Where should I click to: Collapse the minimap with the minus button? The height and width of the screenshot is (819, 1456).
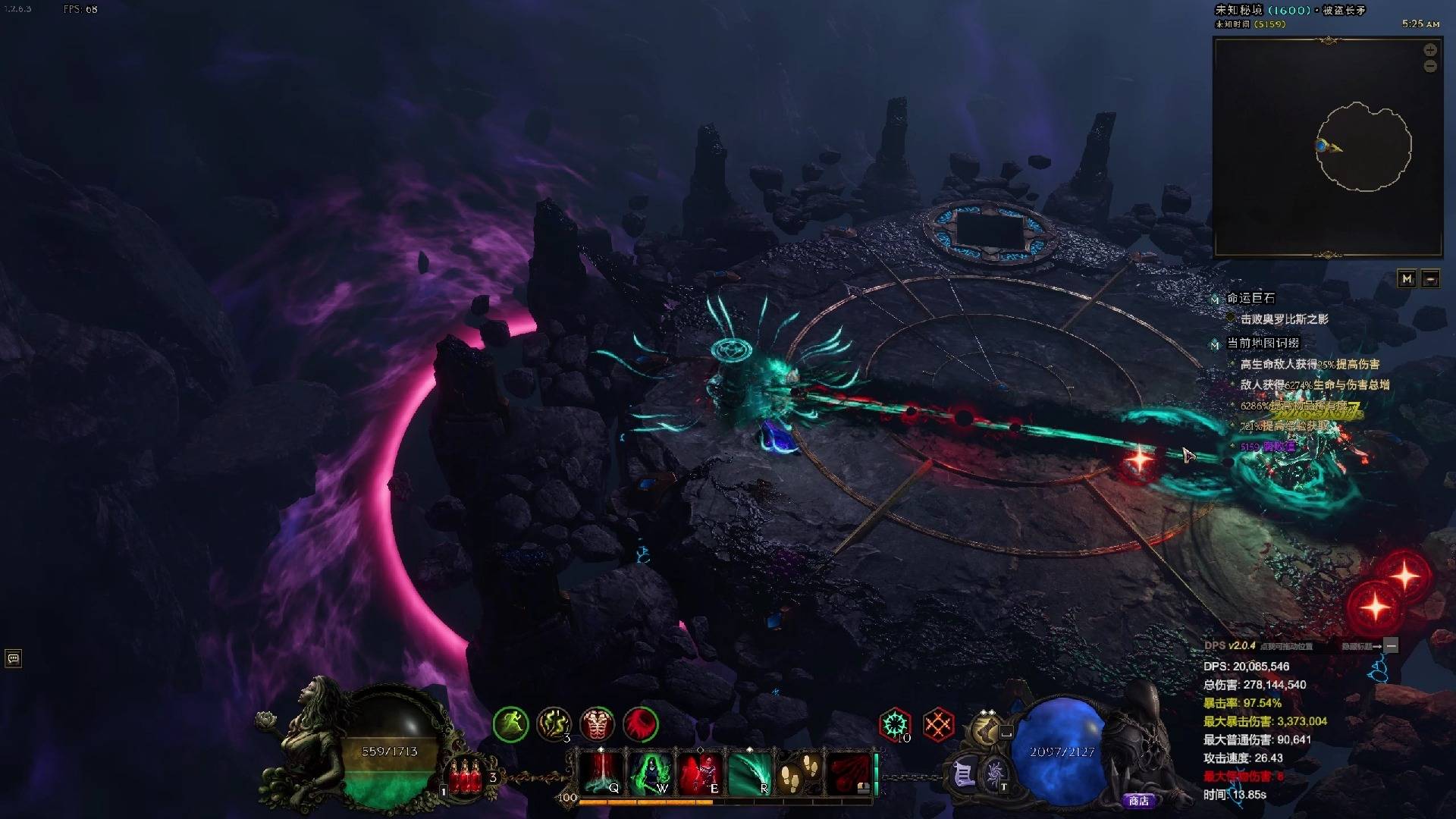1430,279
